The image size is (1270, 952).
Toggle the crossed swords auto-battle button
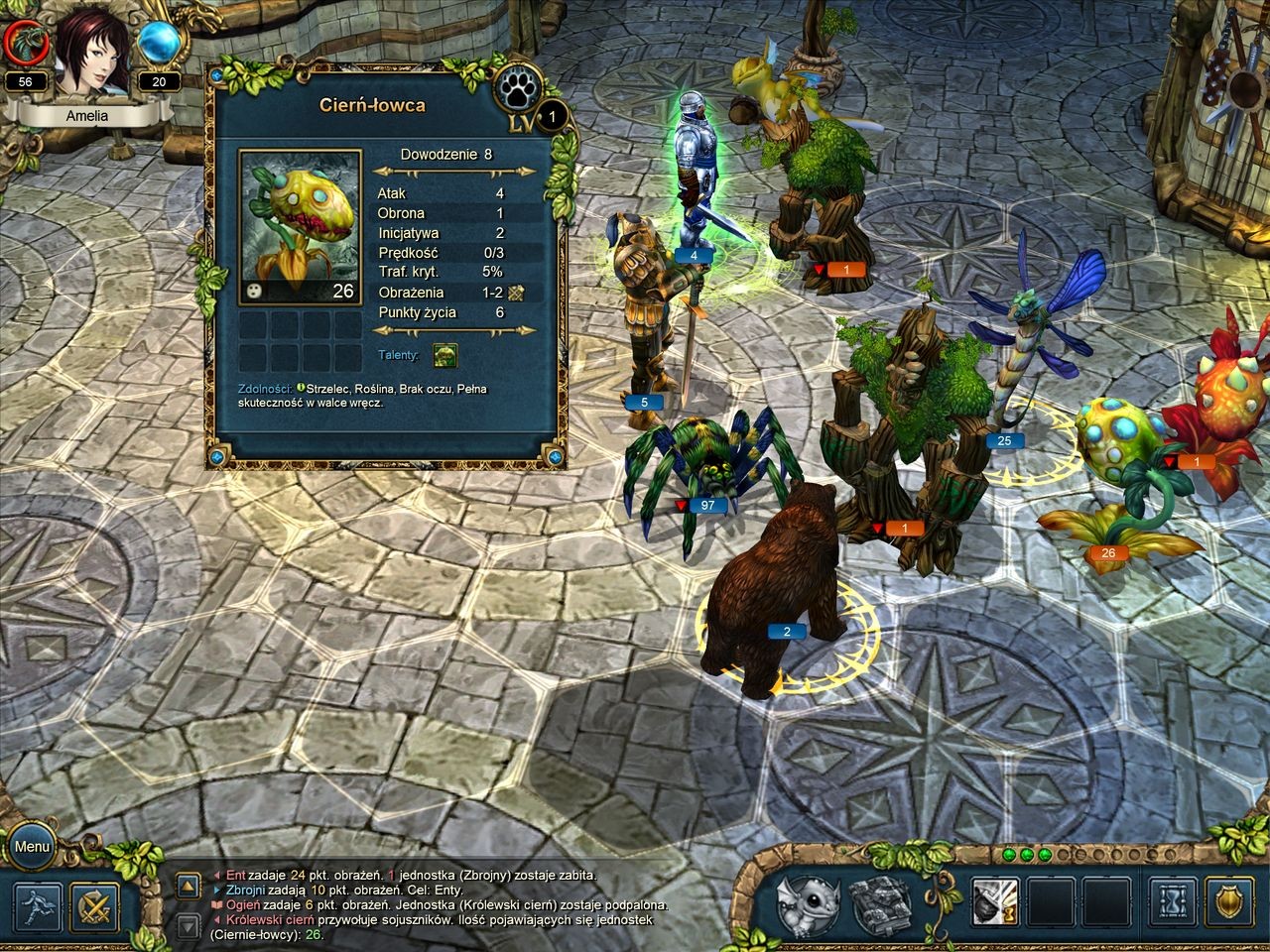tap(95, 906)
